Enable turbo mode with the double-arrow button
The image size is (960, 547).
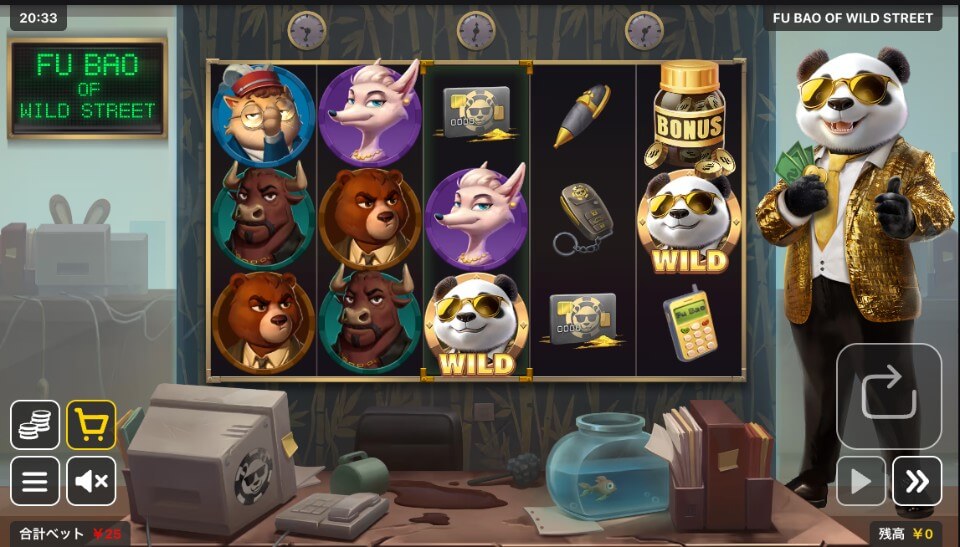917,481
